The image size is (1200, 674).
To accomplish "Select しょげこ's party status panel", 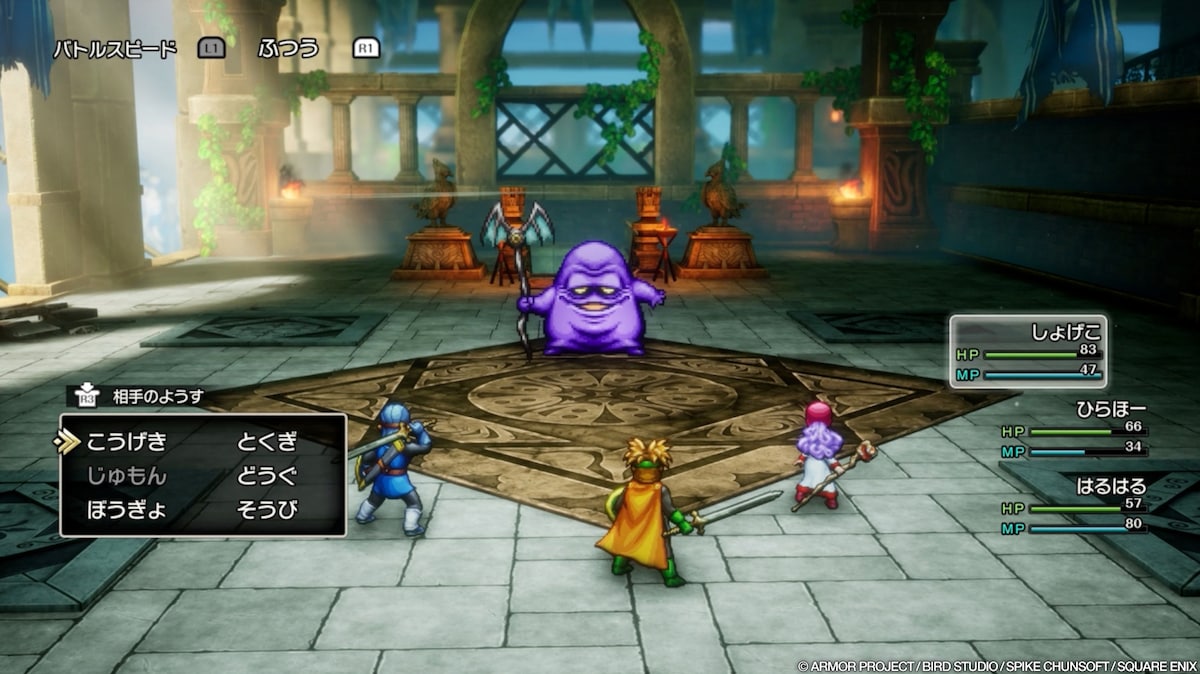I will coord(1028,352).
